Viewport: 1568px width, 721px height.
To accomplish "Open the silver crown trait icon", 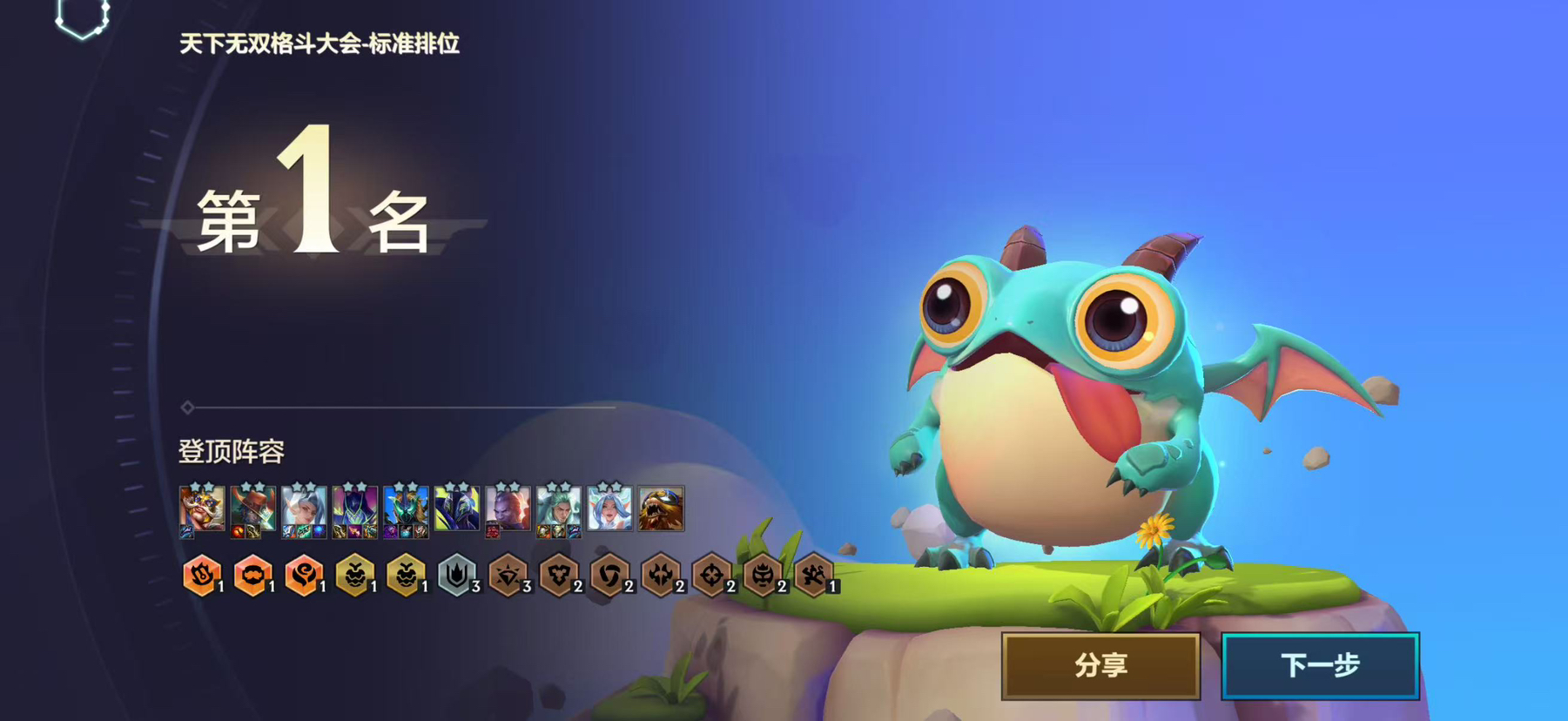I will tap(456, 576).
